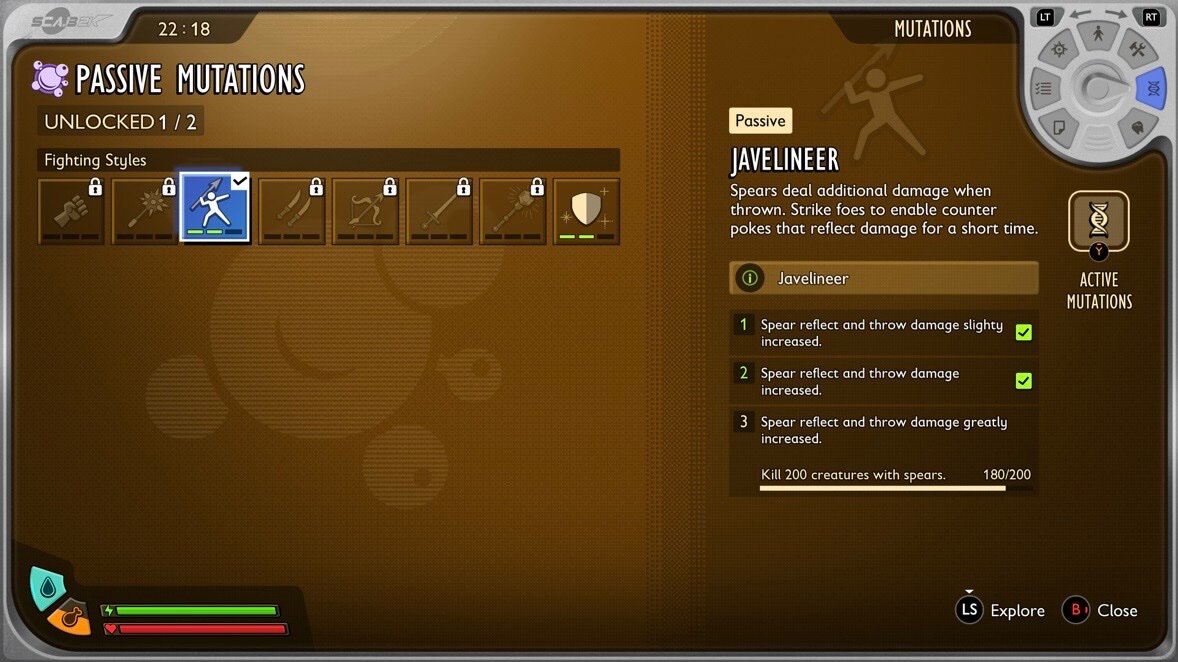Switch to the character tab in radial menu
Image resolution: width=1178 pixels, height=662 pixels.
pos(1098,36)
